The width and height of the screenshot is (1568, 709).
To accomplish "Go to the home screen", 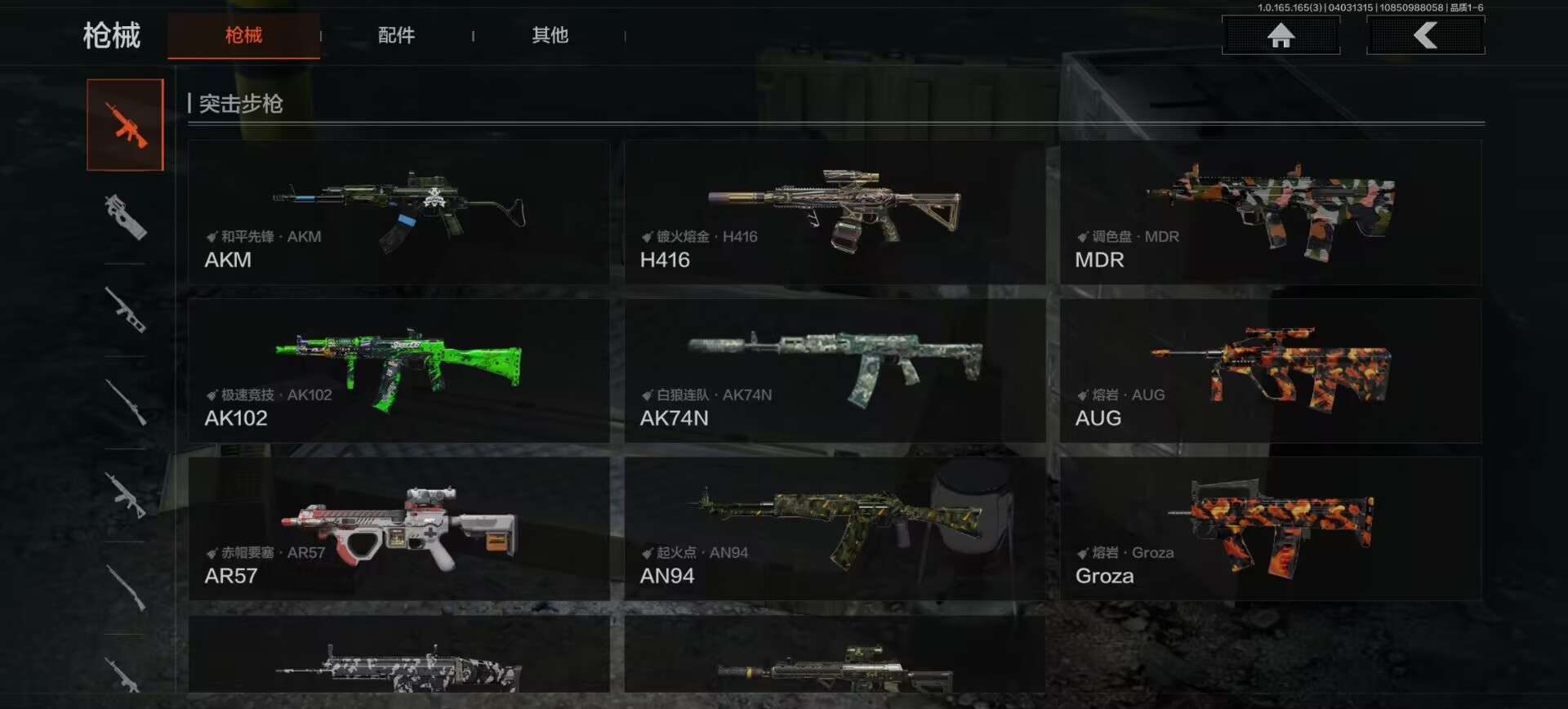I will coord(1281,35).
